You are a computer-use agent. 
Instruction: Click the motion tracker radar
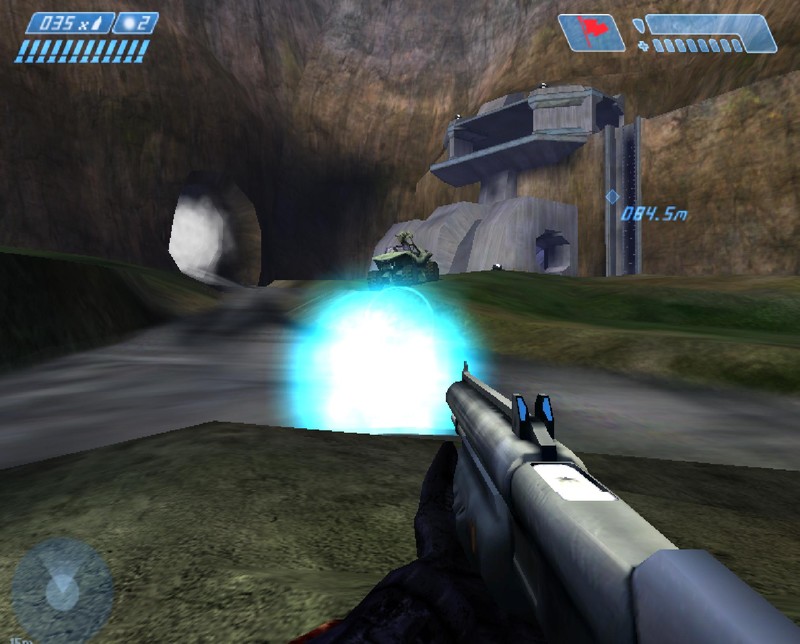62,590
